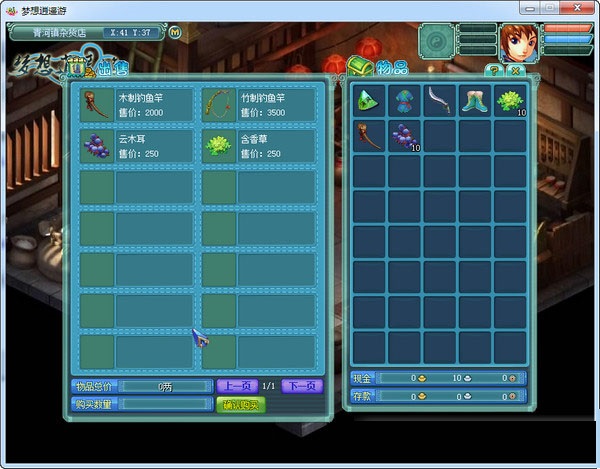Click the purchase quantity (购买数量) input field
Screen dimensions: 600x469
pyautogui.click(x=166, y=404)
